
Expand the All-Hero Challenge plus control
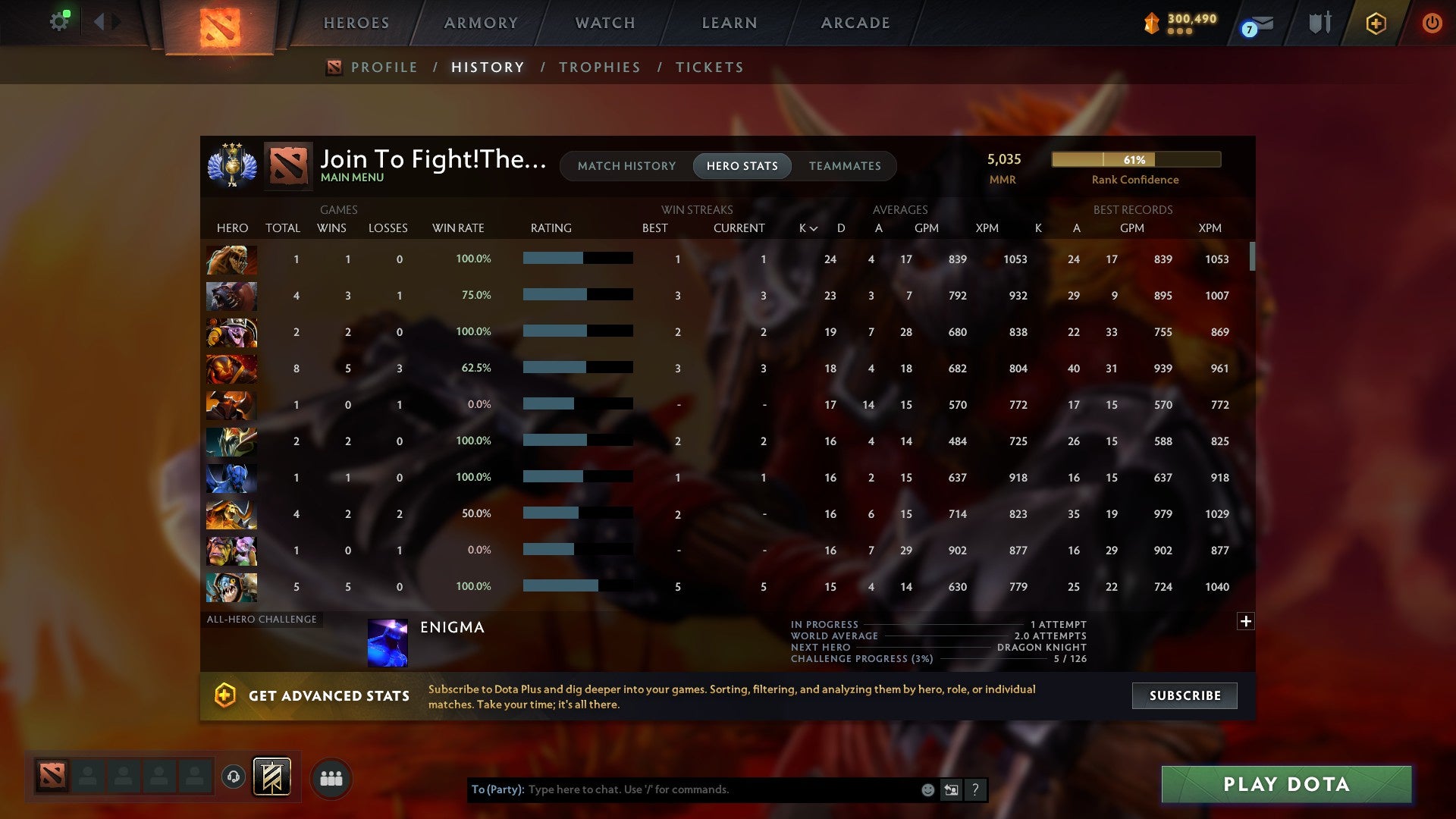click(x=1245, y=621)
